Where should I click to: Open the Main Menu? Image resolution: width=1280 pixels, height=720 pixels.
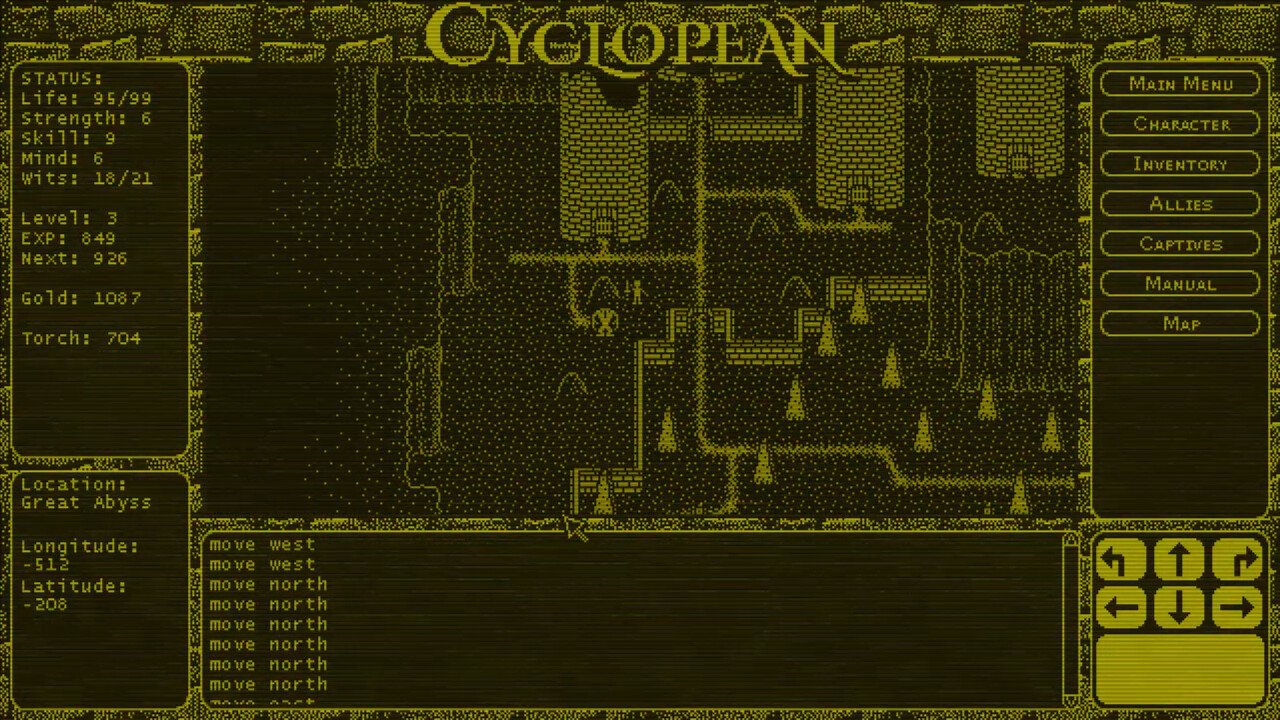[1180, 84]
